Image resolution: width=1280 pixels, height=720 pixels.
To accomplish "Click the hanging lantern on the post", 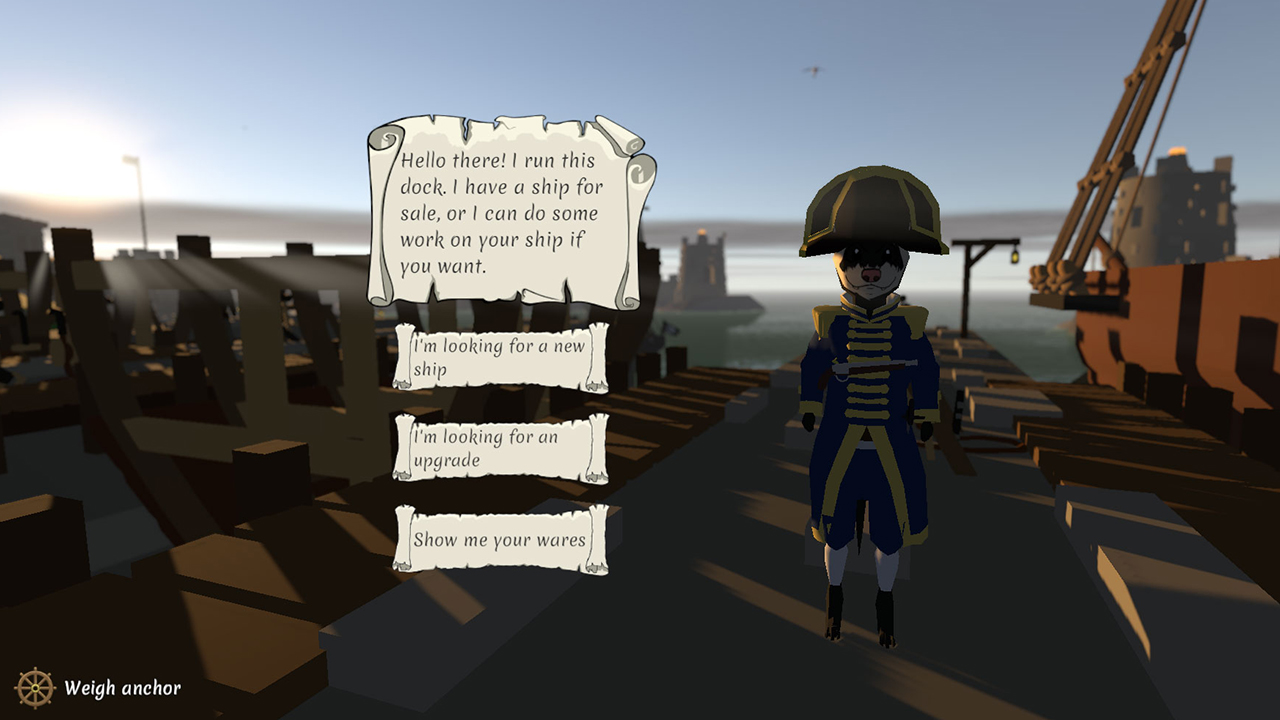I will (x=1014, y=258).
